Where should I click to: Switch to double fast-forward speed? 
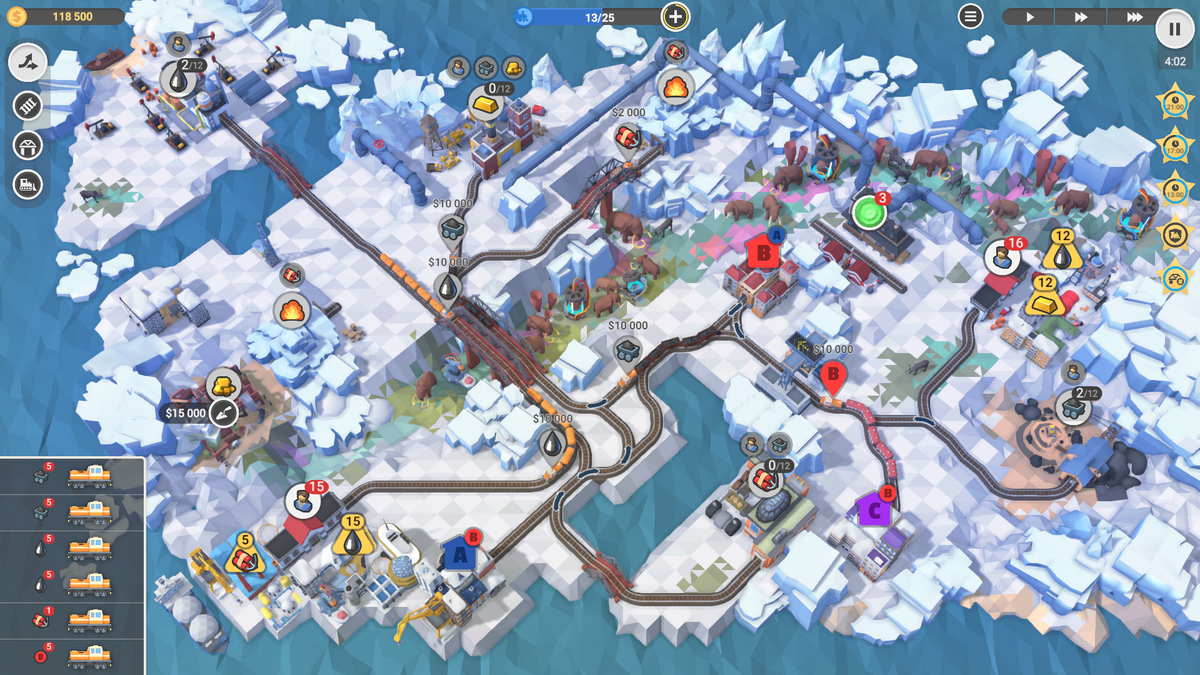[x=1081, y=17]
